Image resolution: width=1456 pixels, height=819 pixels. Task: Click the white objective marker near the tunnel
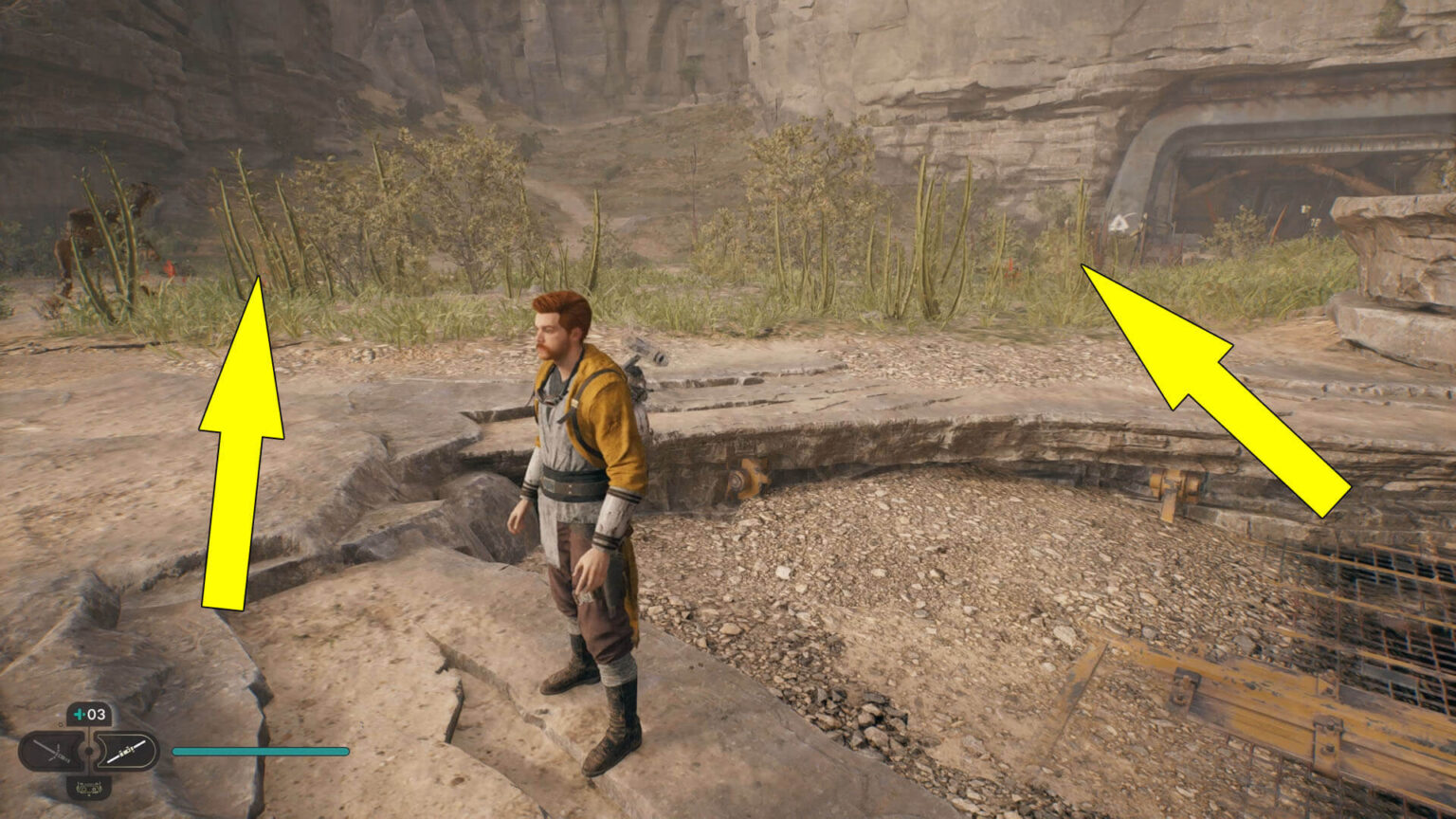1119,224
